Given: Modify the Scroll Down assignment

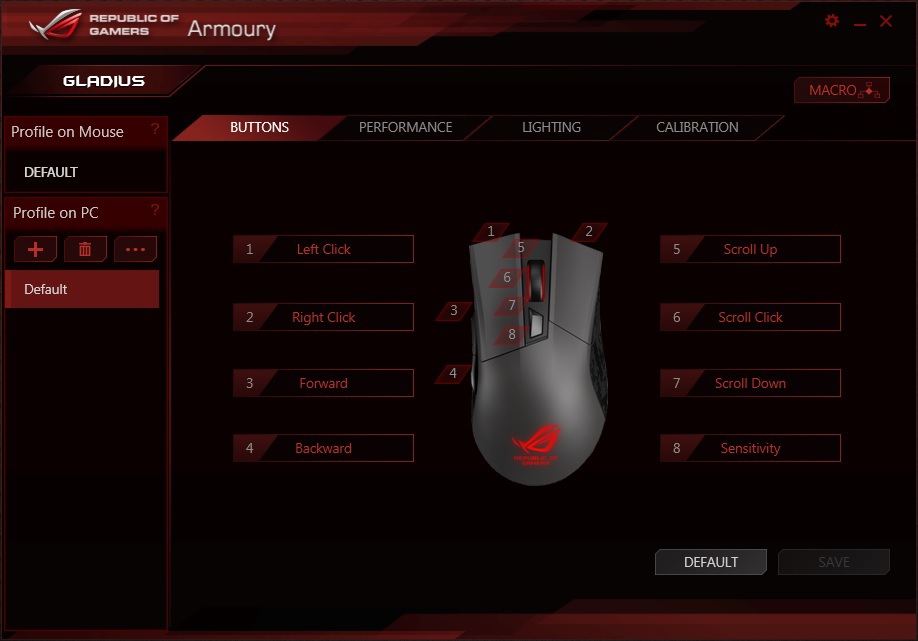Looking at the screenshot, I should (x=750, y=383).
